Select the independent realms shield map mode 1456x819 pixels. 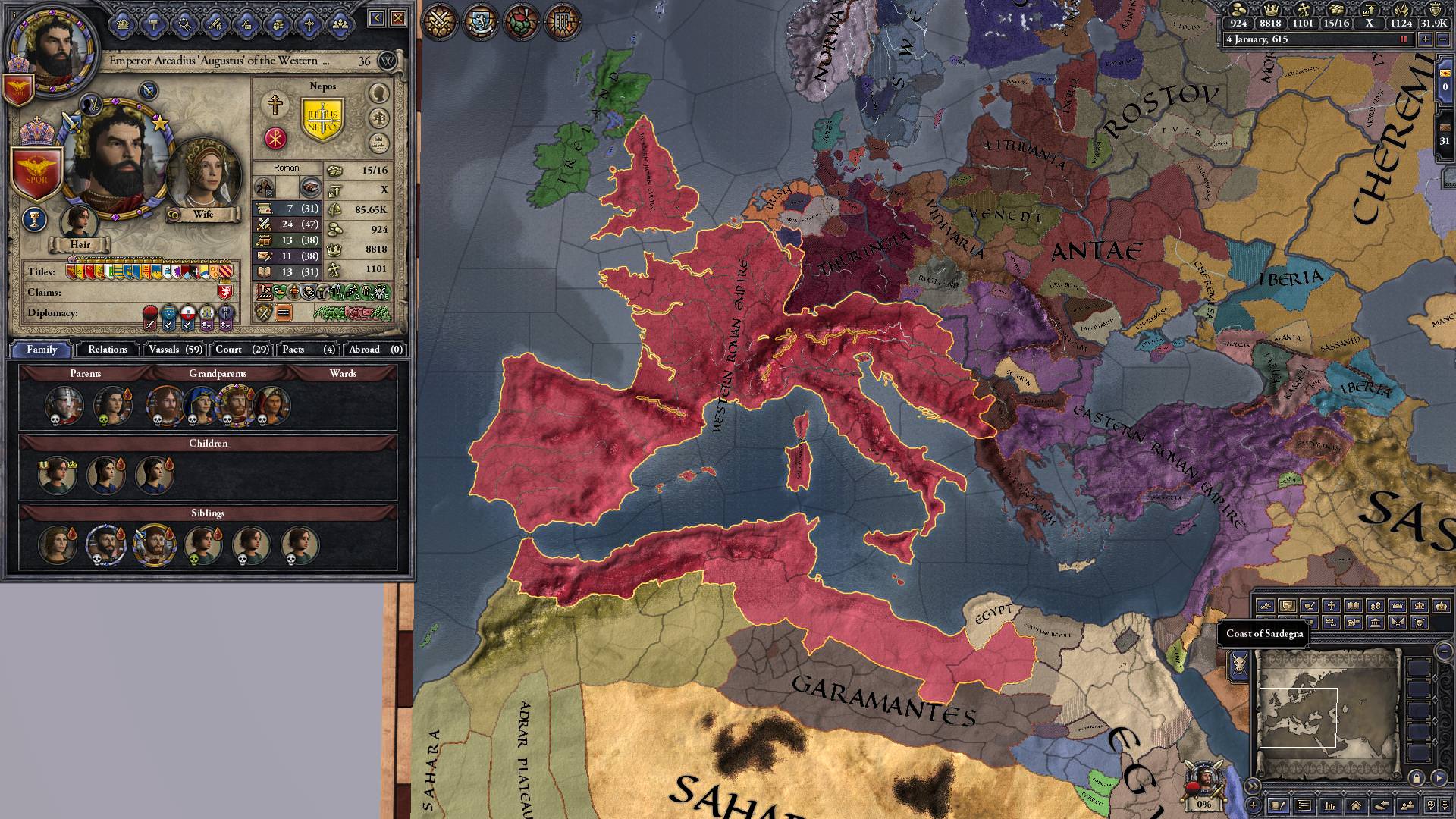click(x=1288, y=605)
